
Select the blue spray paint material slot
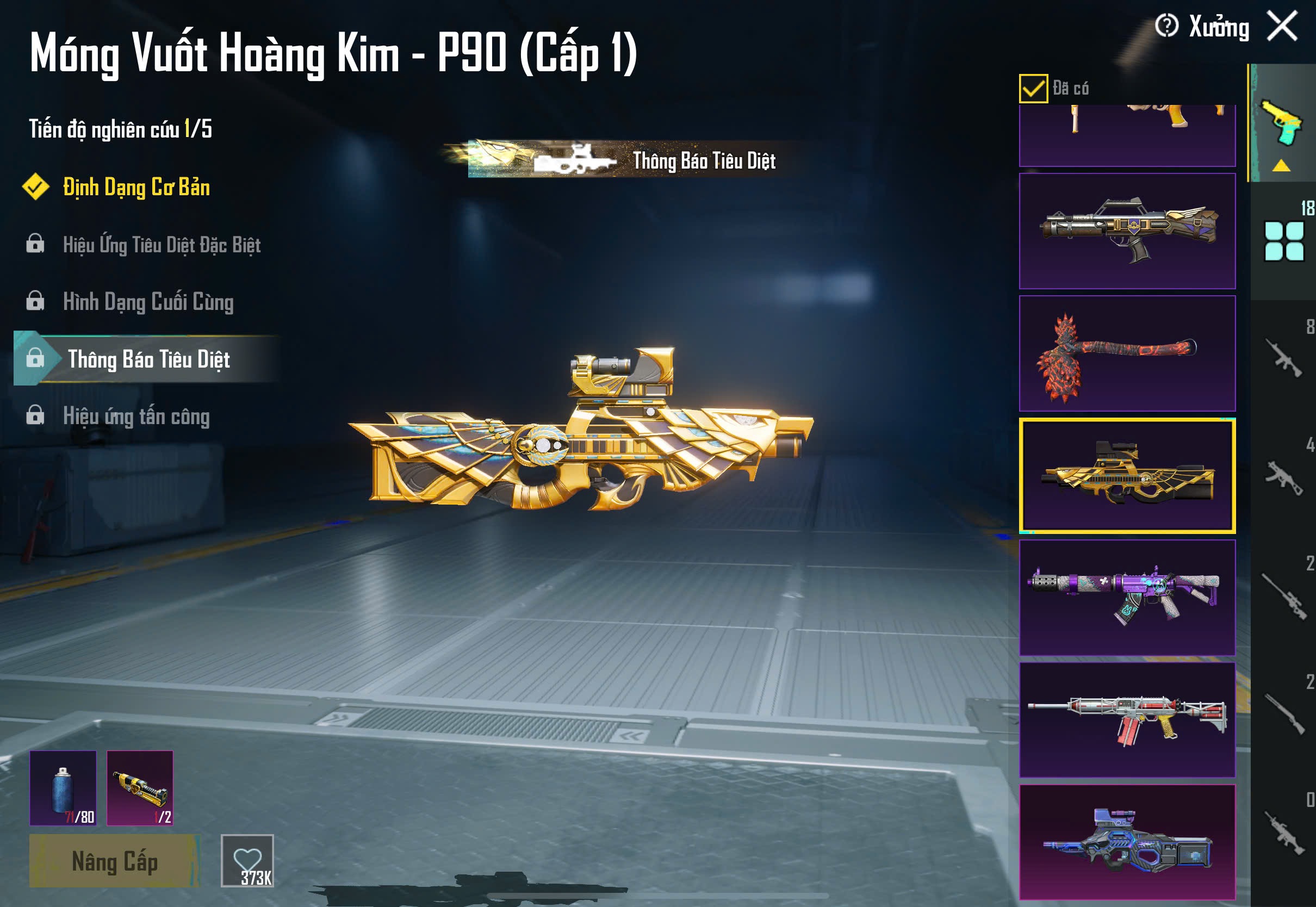click(63, 788)
